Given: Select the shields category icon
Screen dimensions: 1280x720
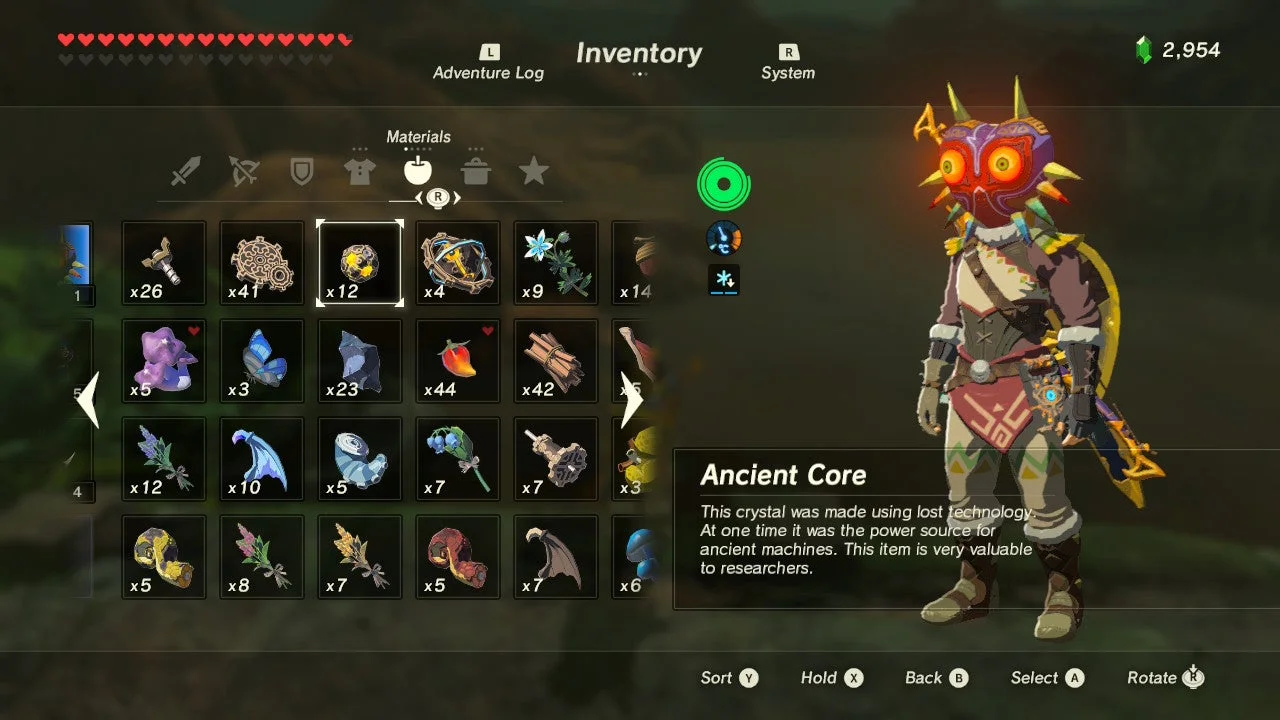Looking at the screenshot, I should pos(303,171).
